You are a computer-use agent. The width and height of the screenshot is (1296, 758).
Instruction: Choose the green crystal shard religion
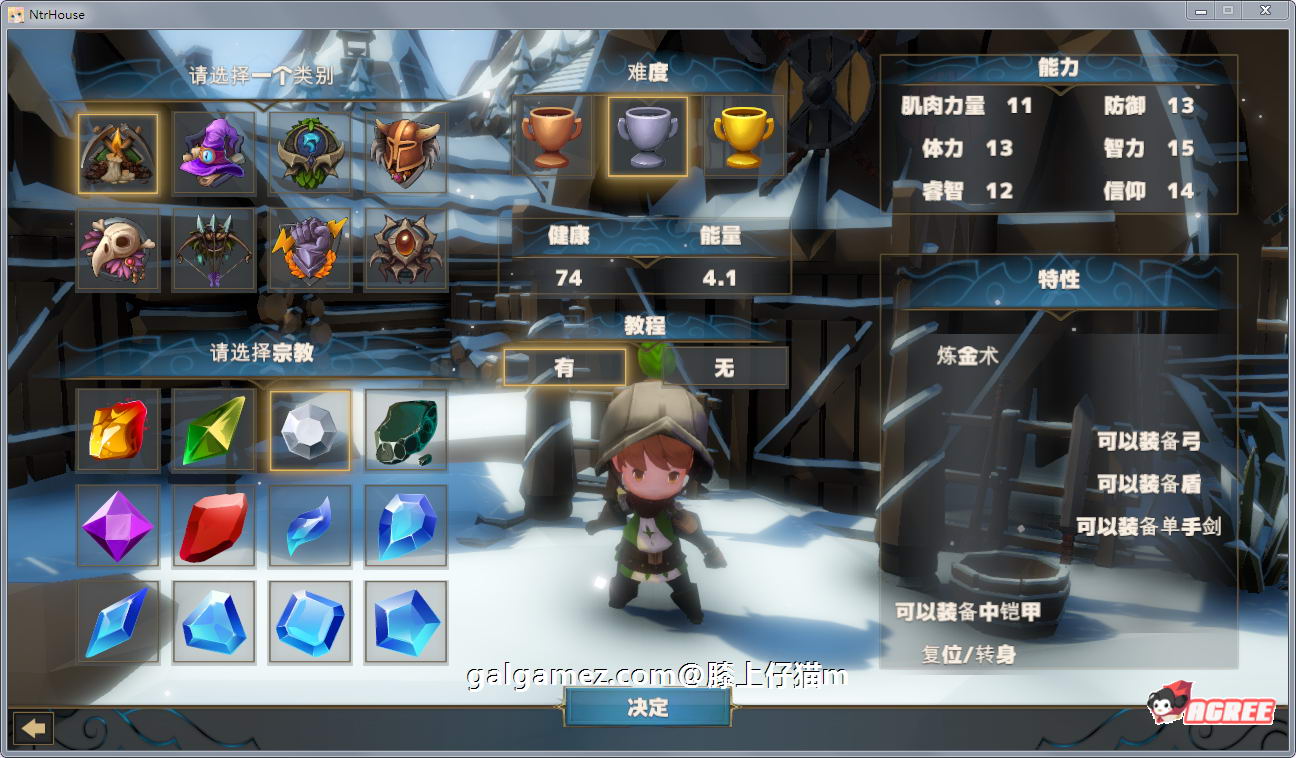tap(214, 430)
